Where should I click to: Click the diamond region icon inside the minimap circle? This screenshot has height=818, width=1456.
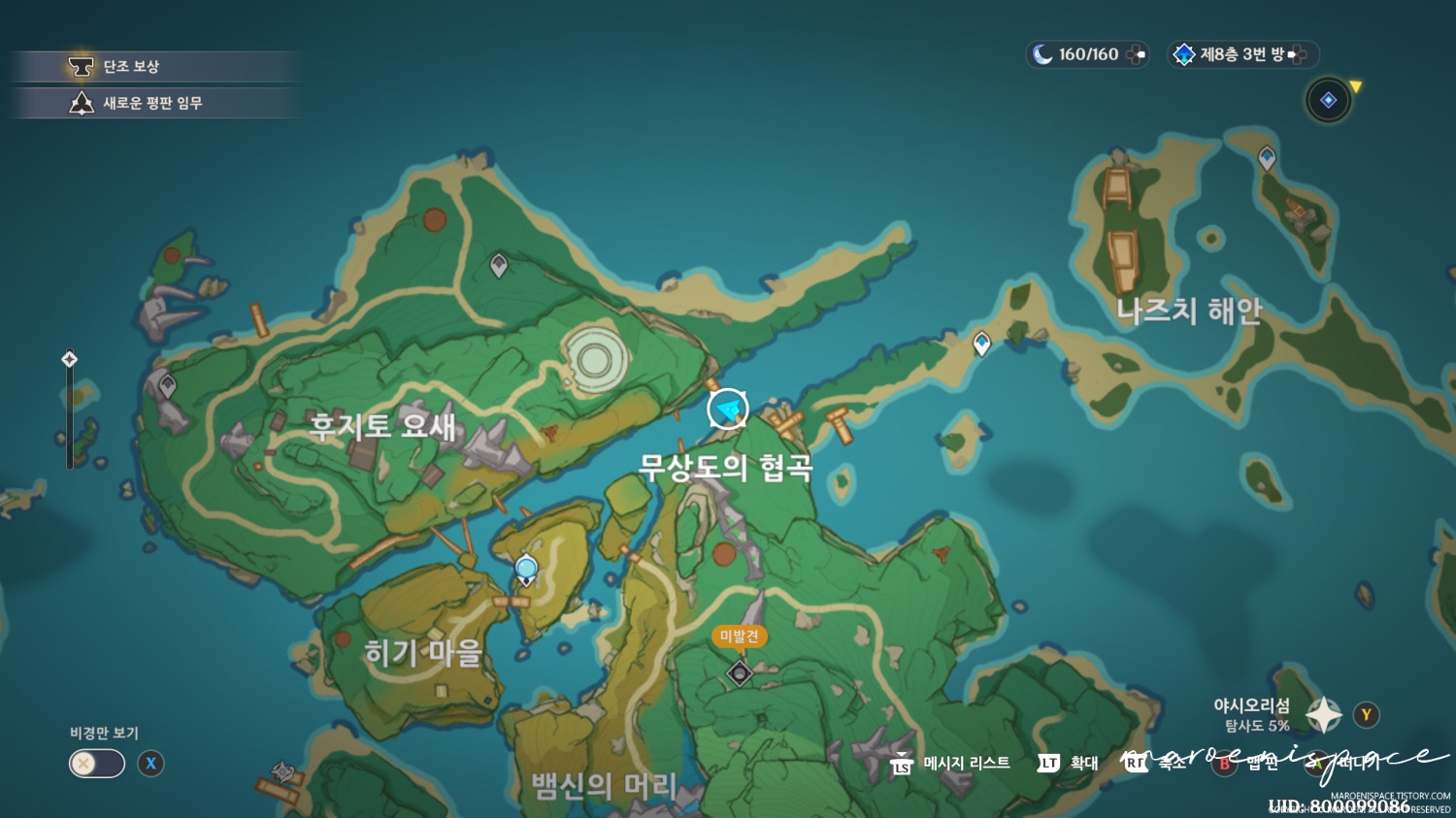point(1327,100)
